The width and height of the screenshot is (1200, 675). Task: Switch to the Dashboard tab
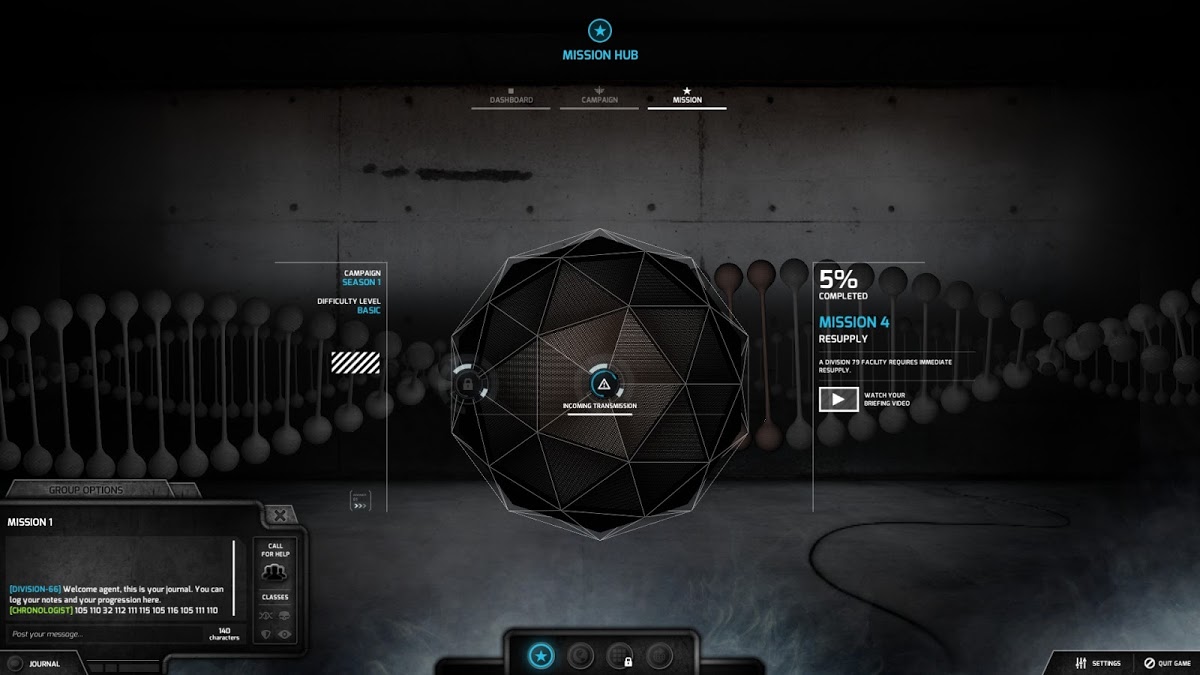click(510, 98)
